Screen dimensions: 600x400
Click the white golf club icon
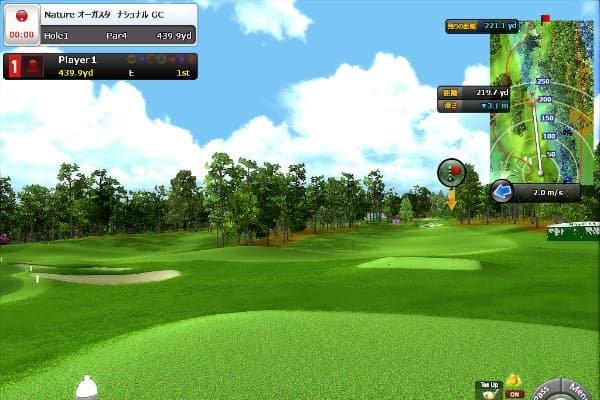[87, 386]
